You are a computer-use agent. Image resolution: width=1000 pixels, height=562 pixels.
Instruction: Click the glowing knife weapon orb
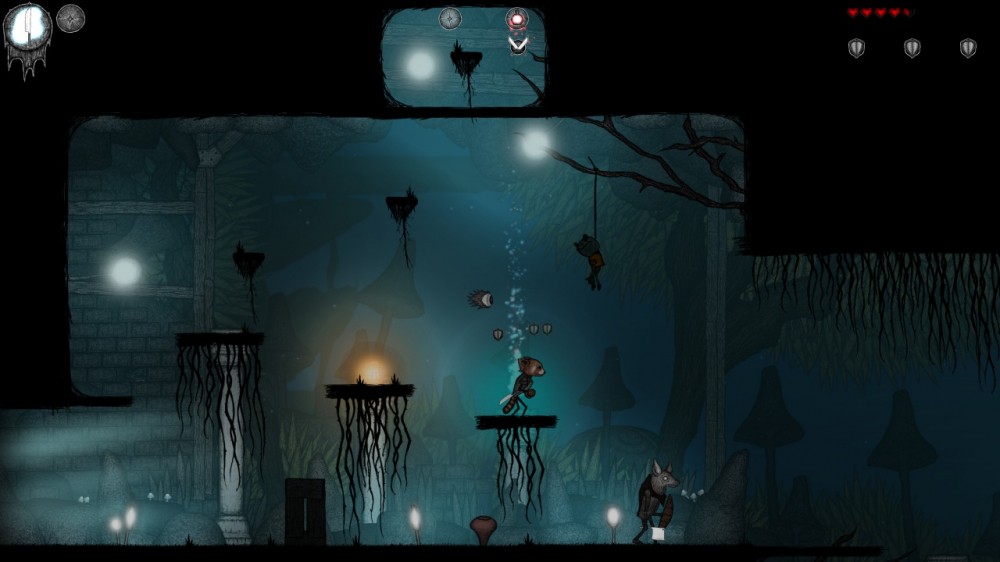pos(27,28)
